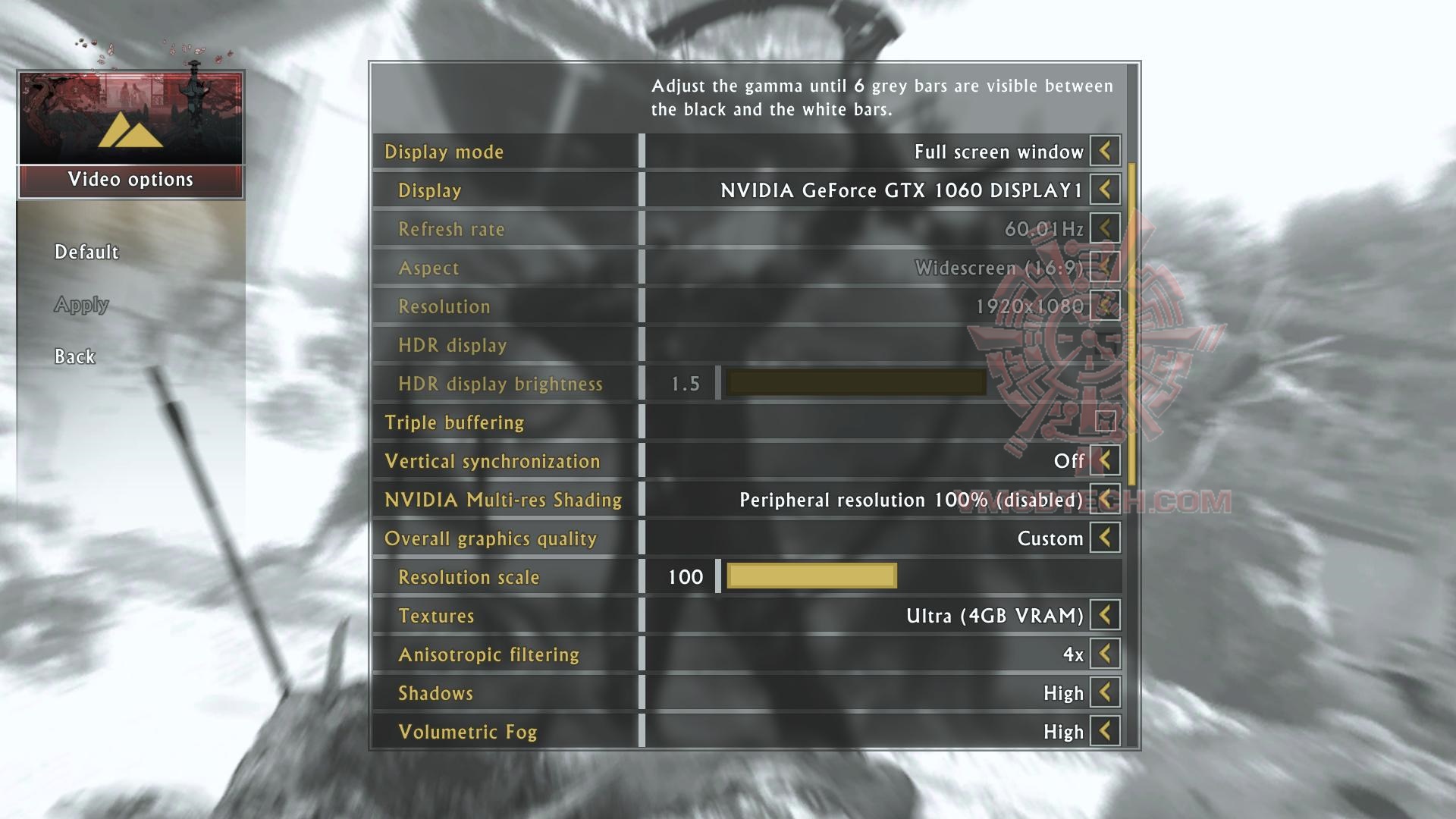Open the Textures quality dropdown arrow

(1105, 615)
